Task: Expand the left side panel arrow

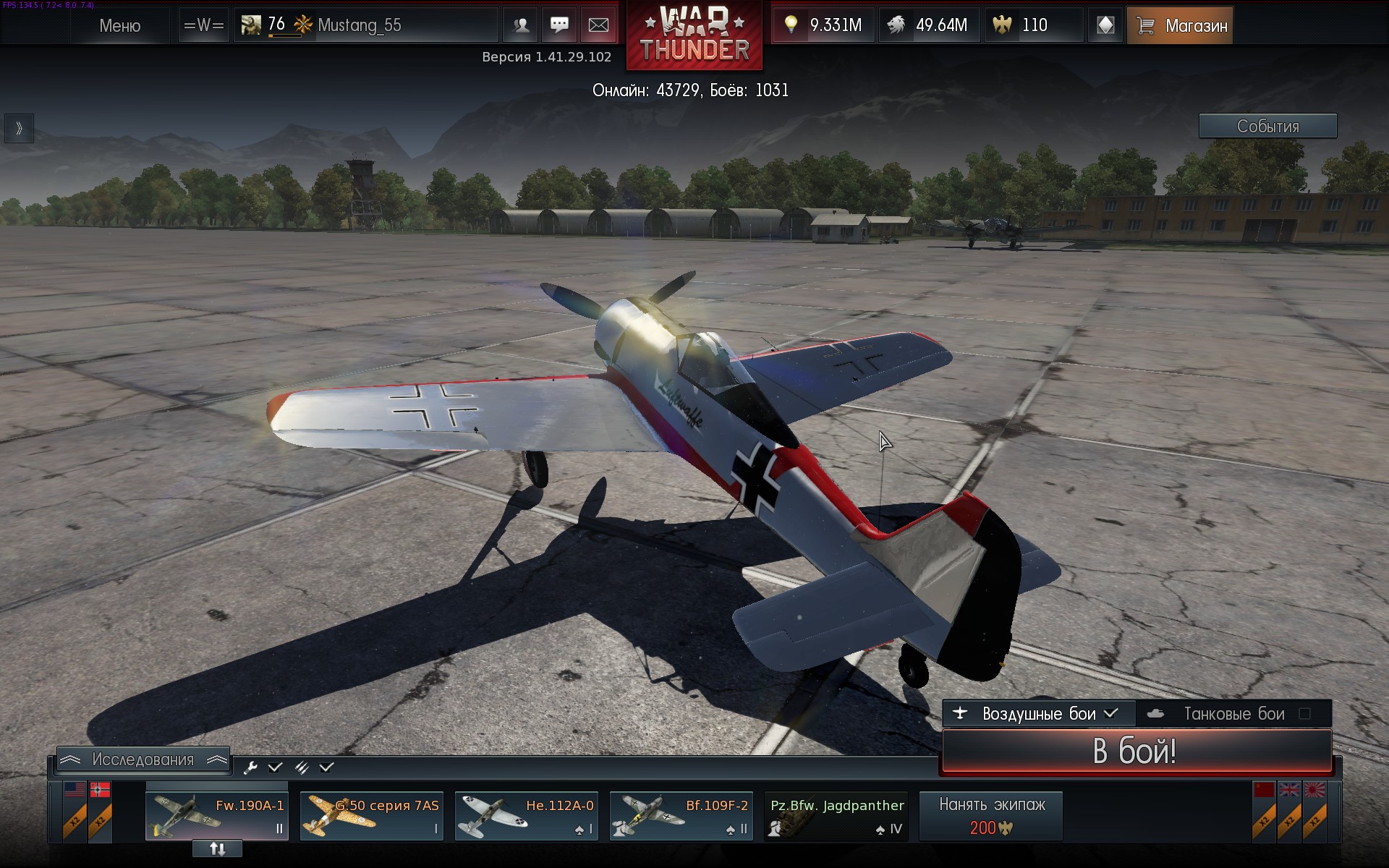Action: click(x=19, y=129)
